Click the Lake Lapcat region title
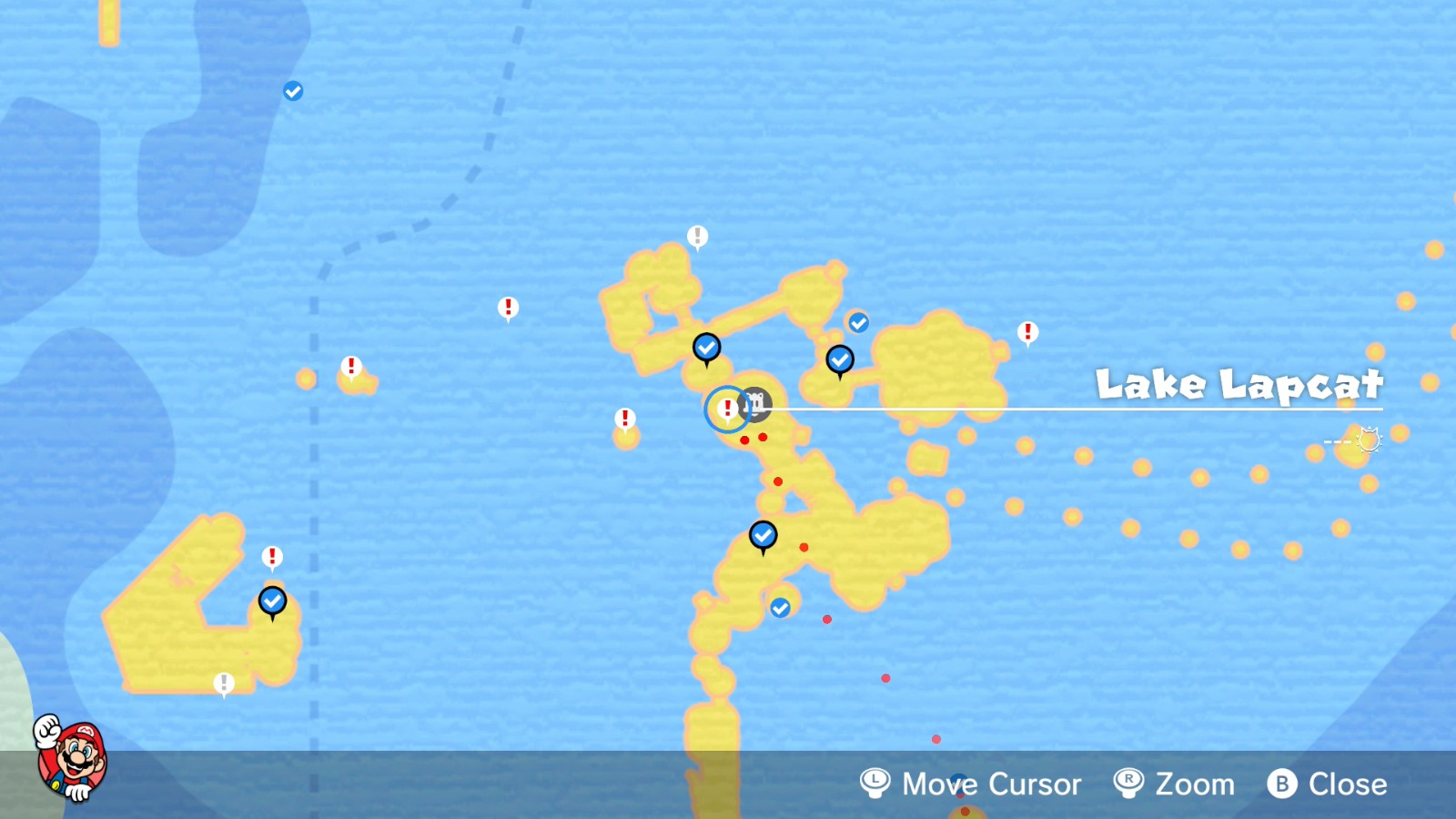Screen dimensions: 1456x819 pos(1239,385)
